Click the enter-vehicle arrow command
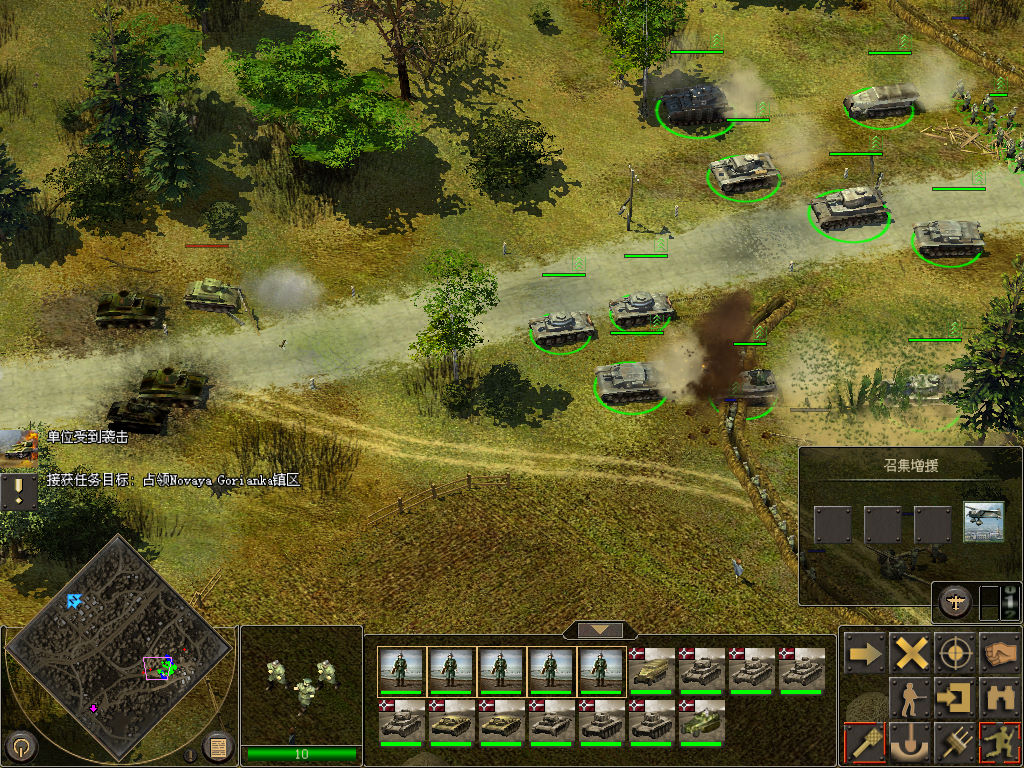 click(x=956, y=697)
